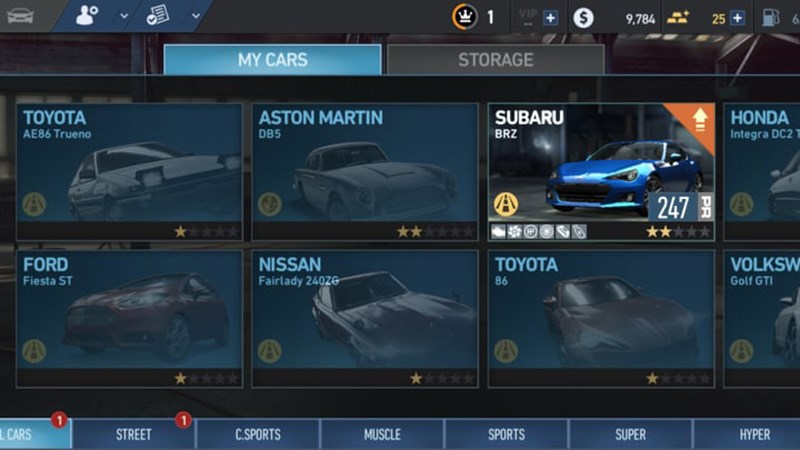This screenshot has width=800, height=450.
Task: Show the C.Sports car category
Action: [257, 435]
